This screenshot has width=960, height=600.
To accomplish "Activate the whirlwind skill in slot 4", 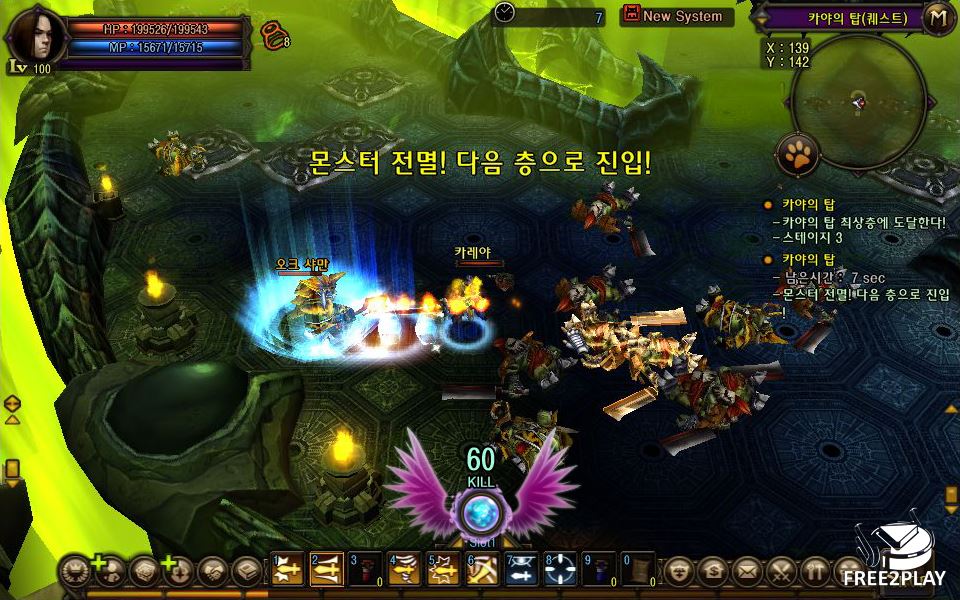I will pos(405,569).
